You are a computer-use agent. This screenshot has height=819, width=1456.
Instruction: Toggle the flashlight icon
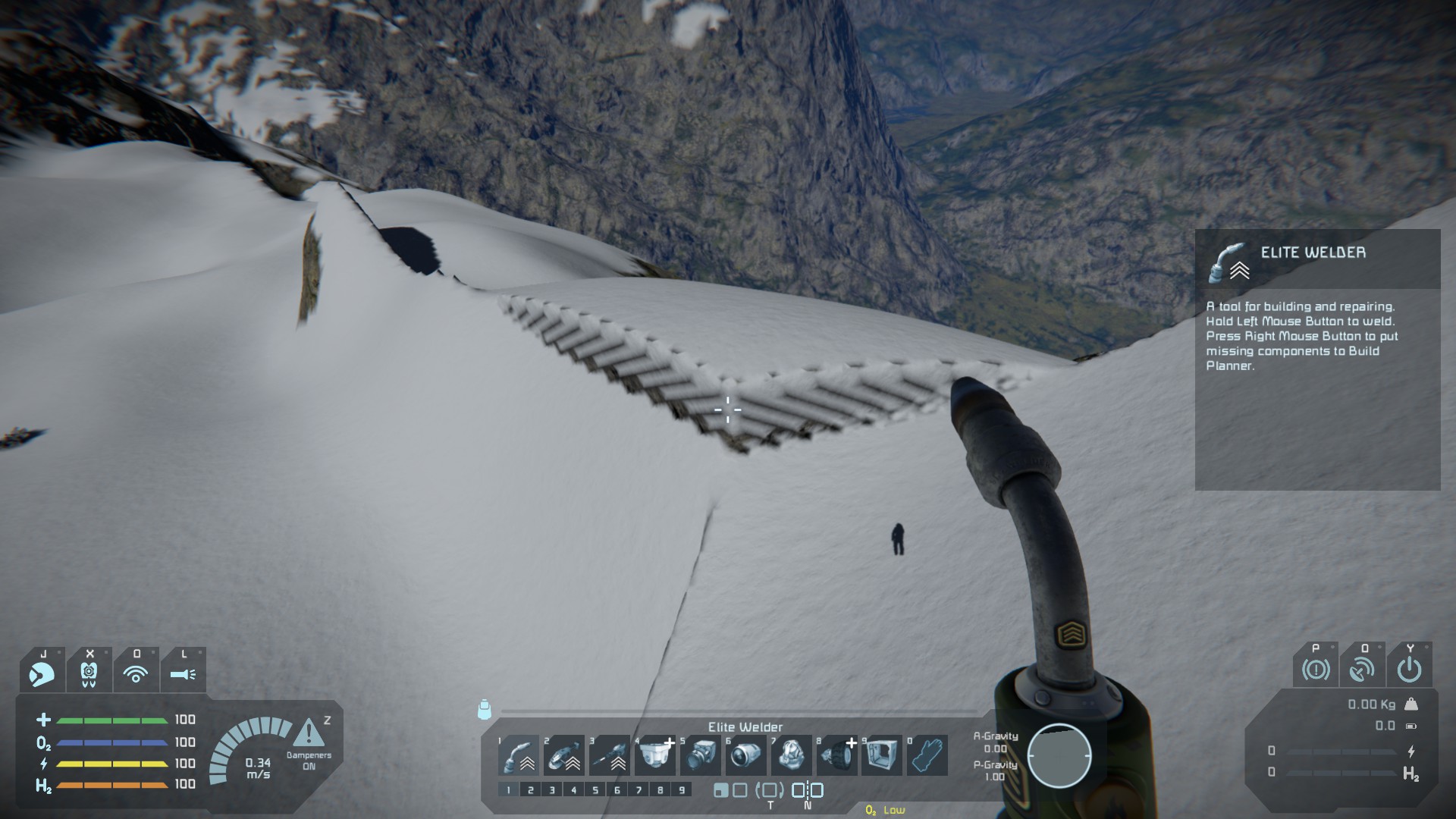pyautogui.click(x=183, y=672)
